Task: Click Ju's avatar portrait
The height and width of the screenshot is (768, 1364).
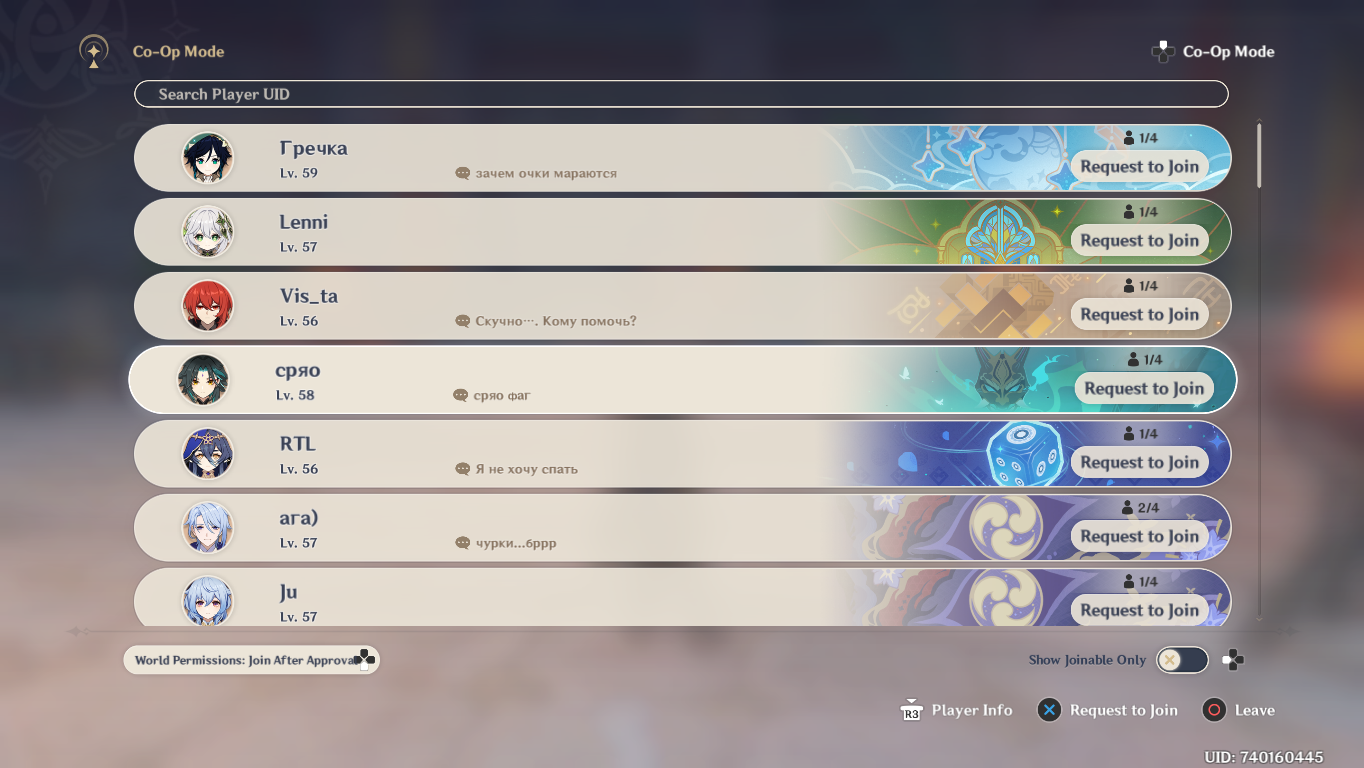Action: pyautogui.click(x=208, y=601)
